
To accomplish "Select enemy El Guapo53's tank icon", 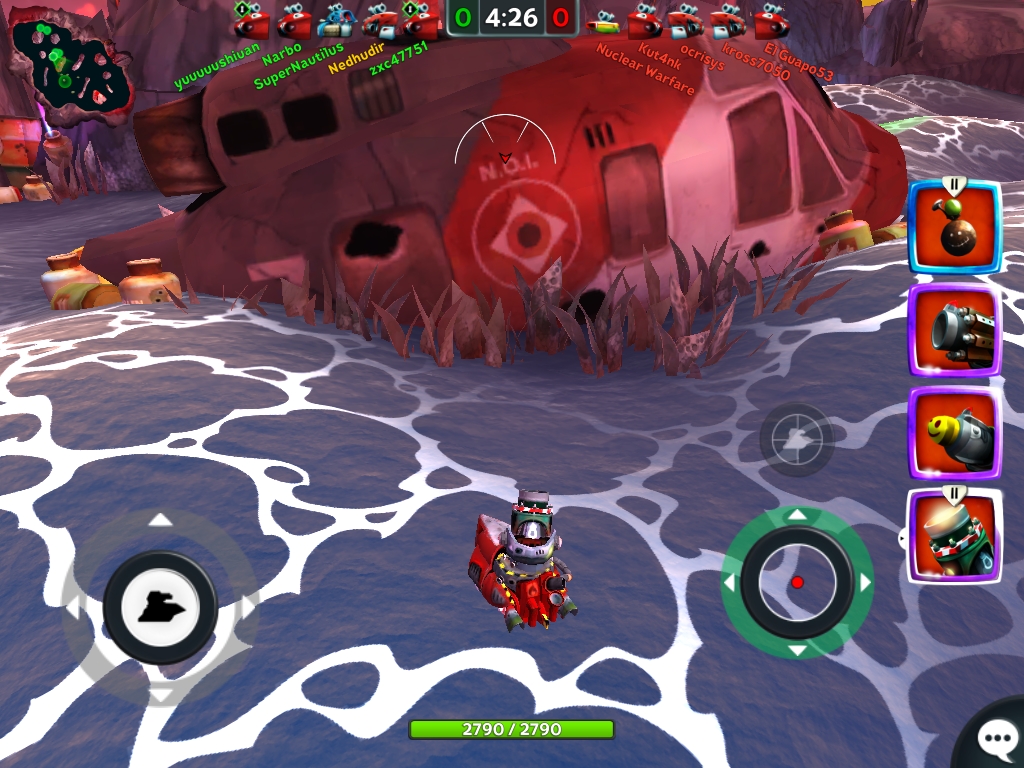I will coord(771,20).
